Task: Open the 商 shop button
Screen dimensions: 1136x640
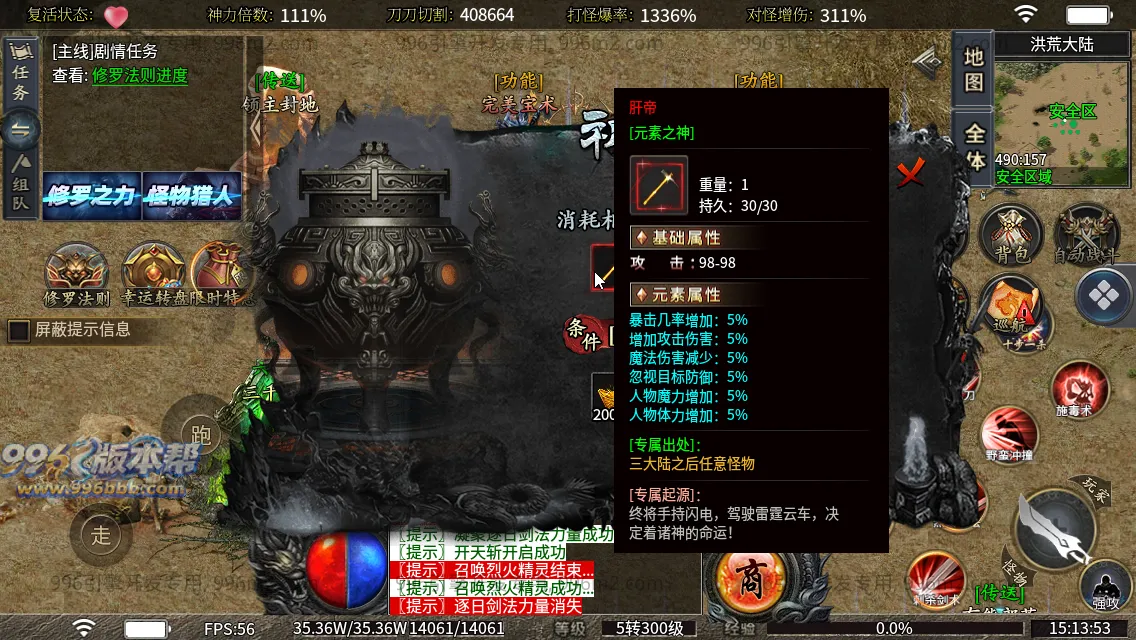Action: click(749, 578)
